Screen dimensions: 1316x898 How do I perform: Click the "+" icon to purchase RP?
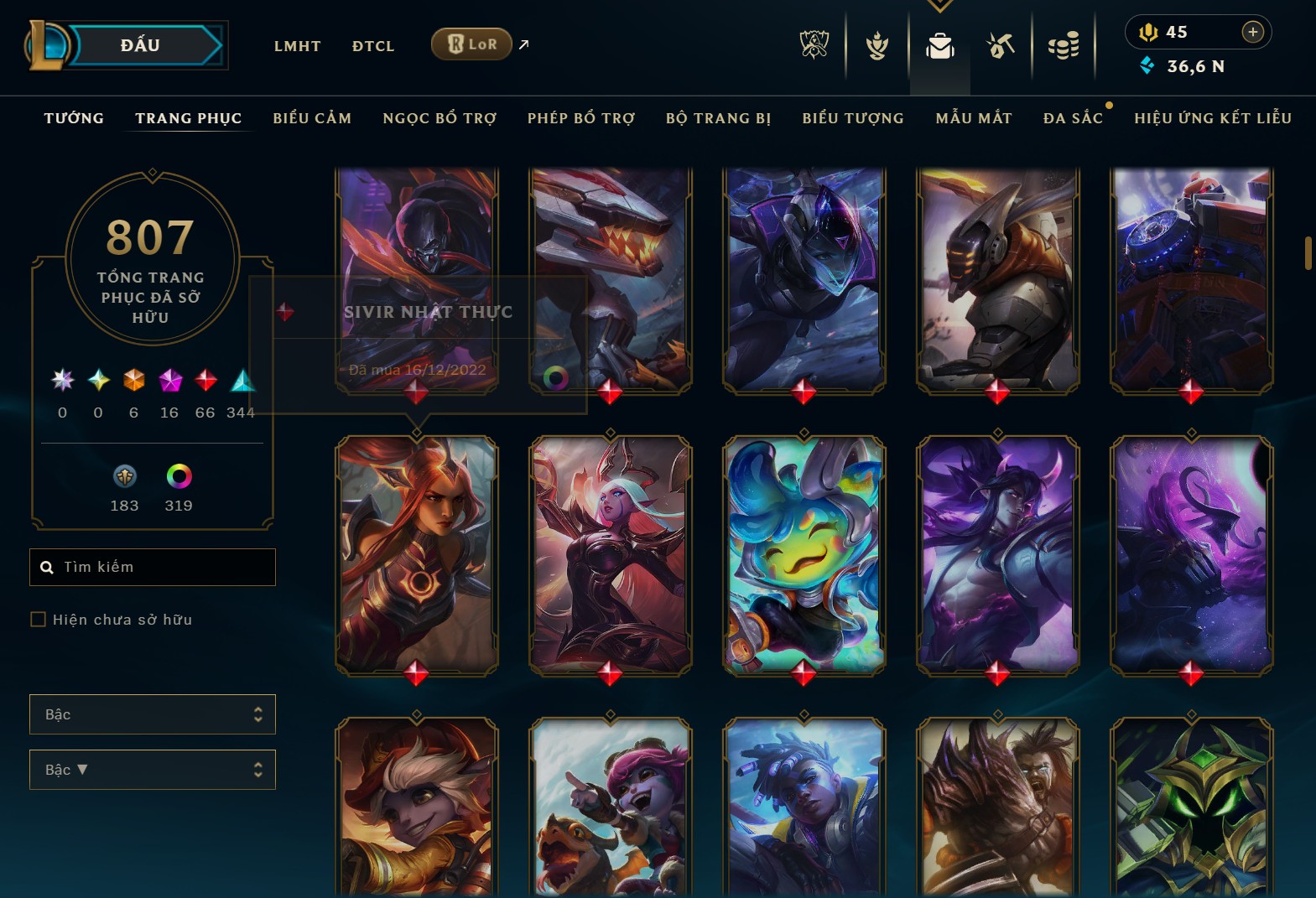pos(1253,32)
